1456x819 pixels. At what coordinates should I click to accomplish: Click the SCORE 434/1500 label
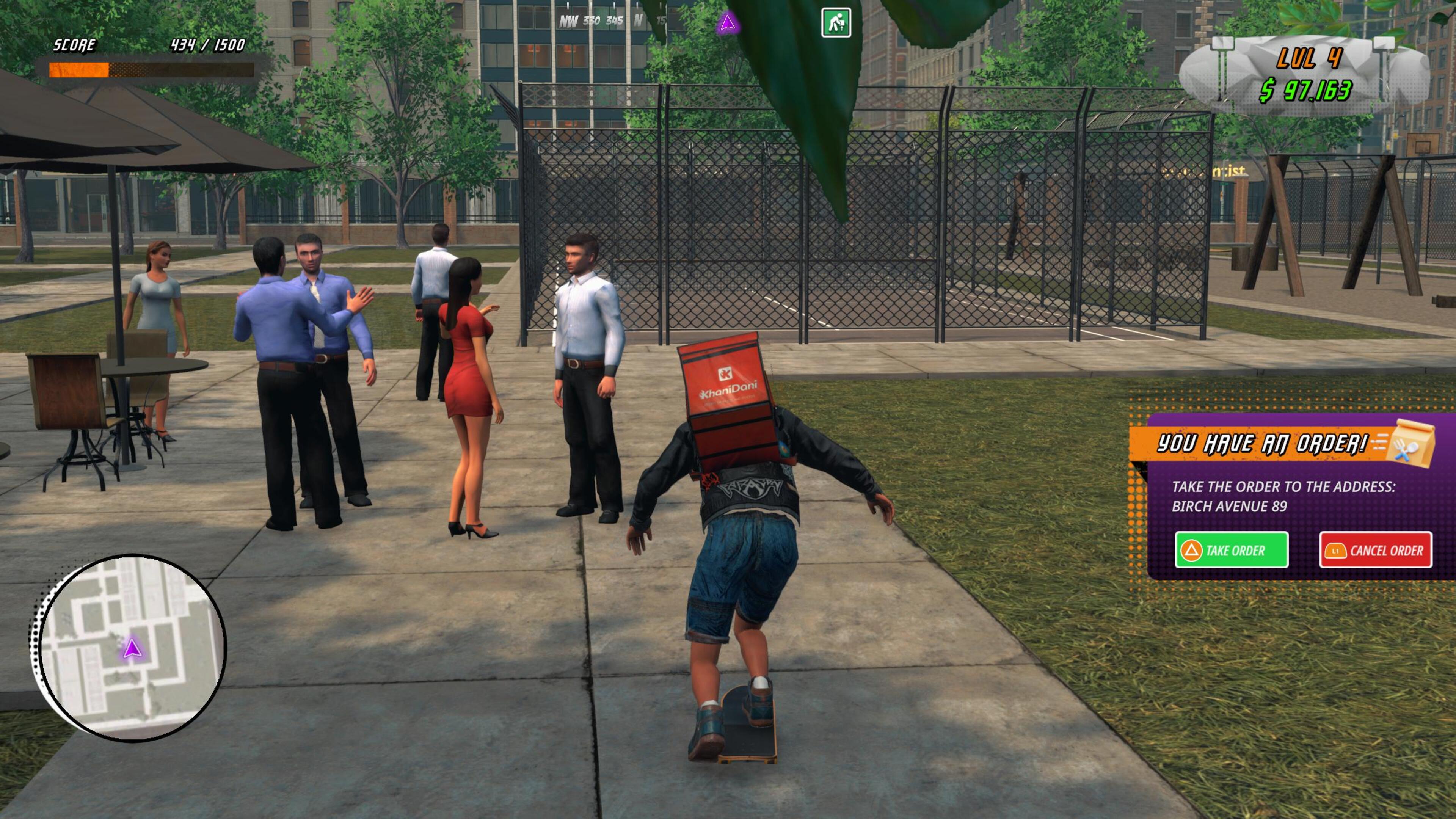pyautogui.click(x=141, y=45)
